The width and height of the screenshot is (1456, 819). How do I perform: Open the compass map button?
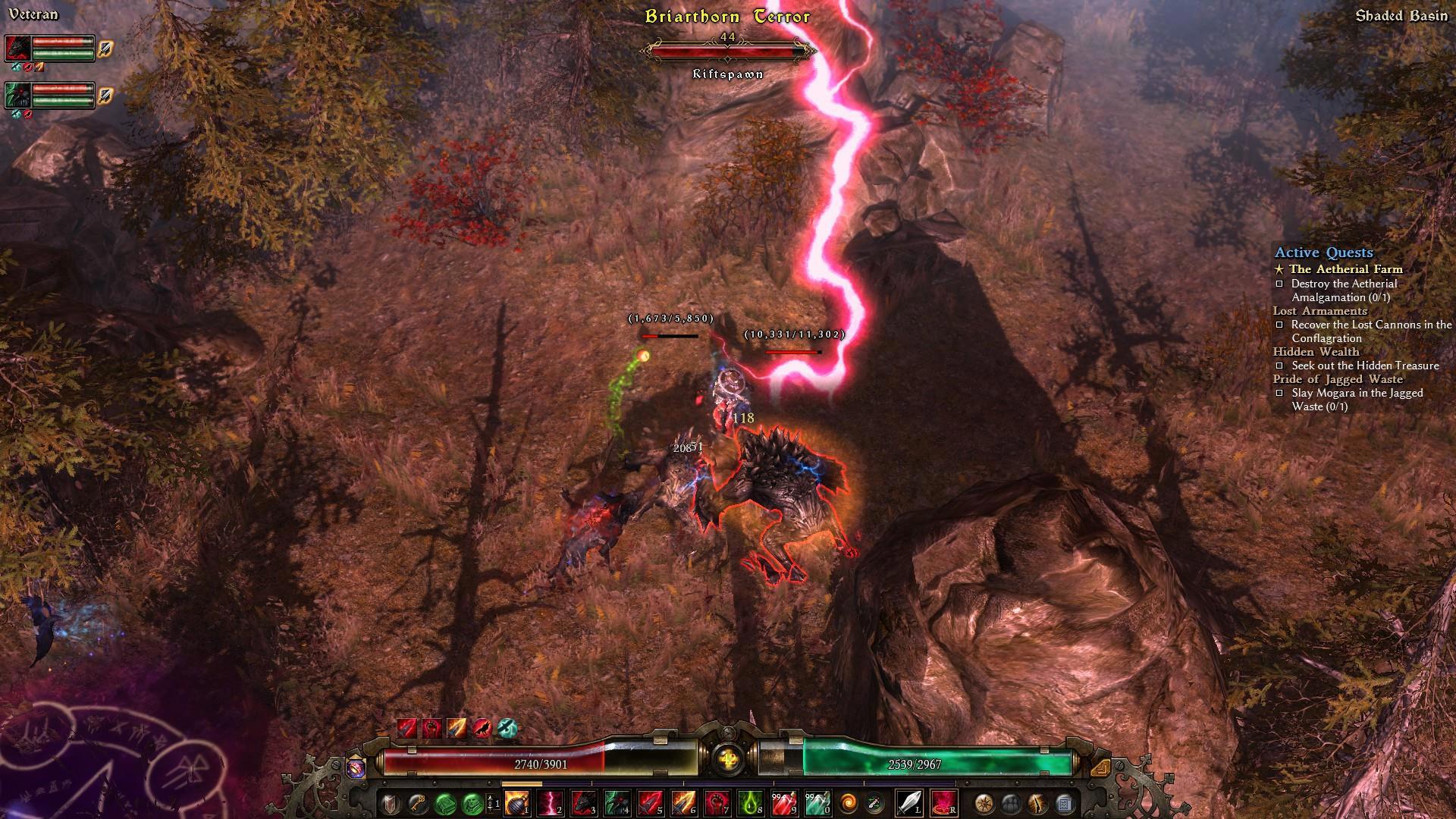pos(984,802)
